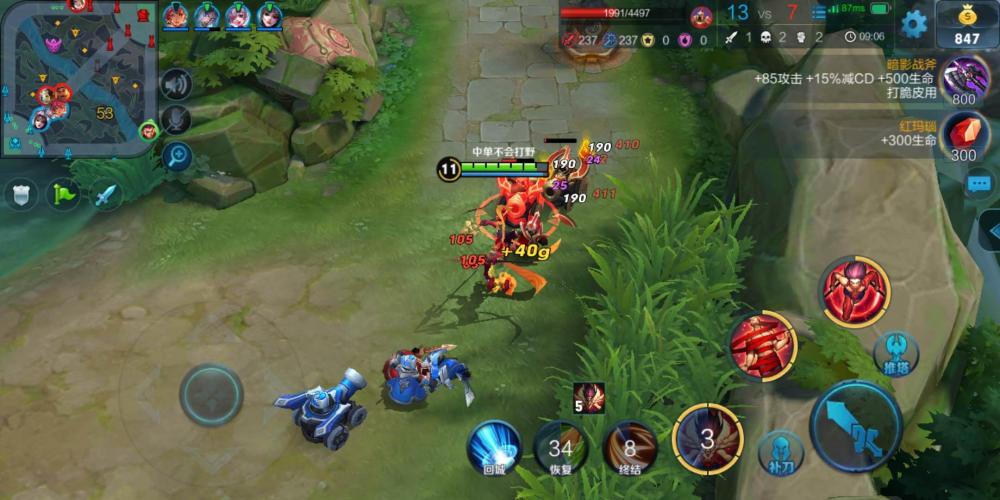Toggle the speaker sound button

tap(176, 84)
